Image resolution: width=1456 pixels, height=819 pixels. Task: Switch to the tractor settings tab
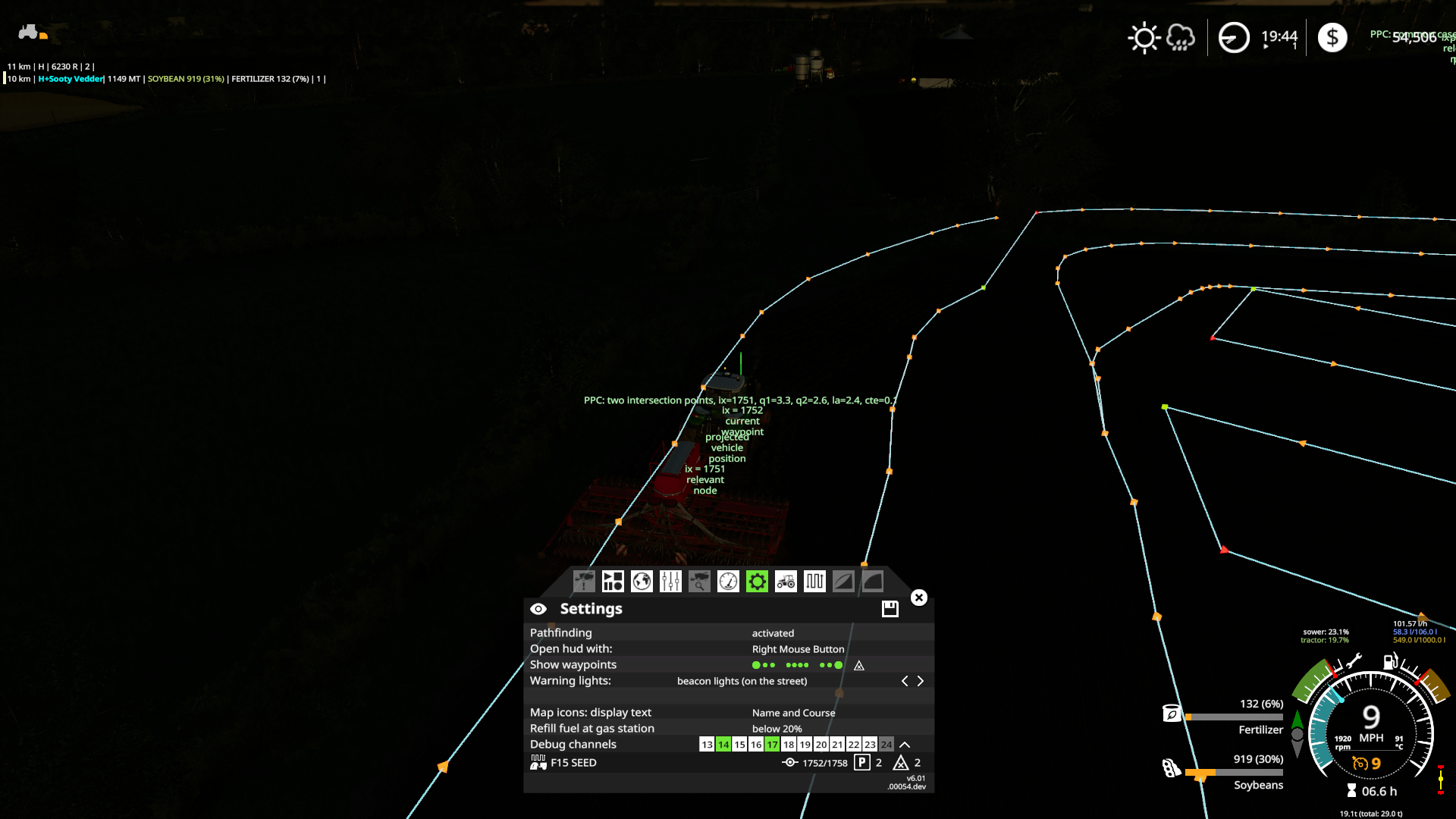pyautogui.click(x=785, y=582)
